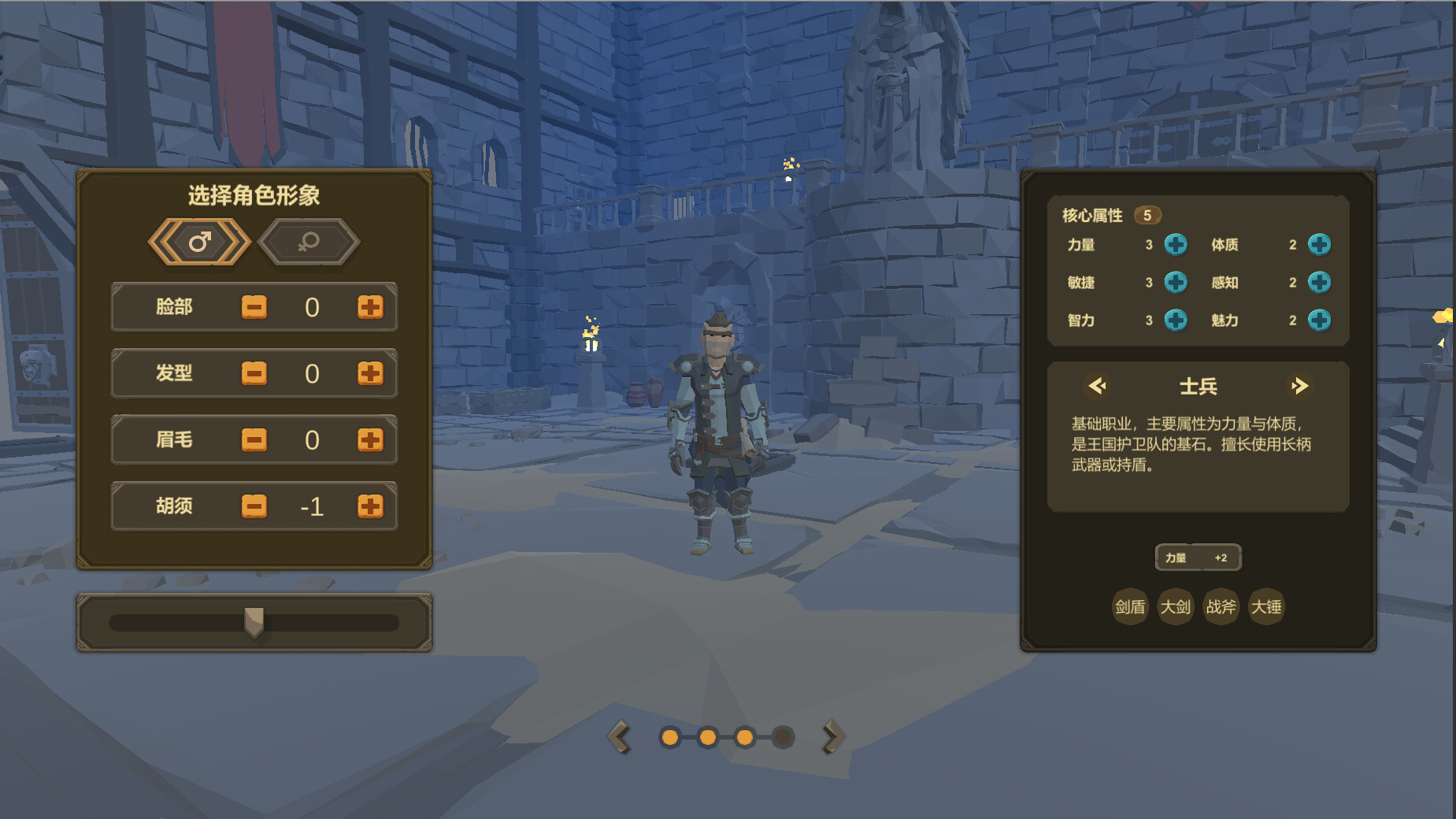Viewport: 1456px width, 819px height.
Task: Click the 发型 value field
Action: click(313, 374)
